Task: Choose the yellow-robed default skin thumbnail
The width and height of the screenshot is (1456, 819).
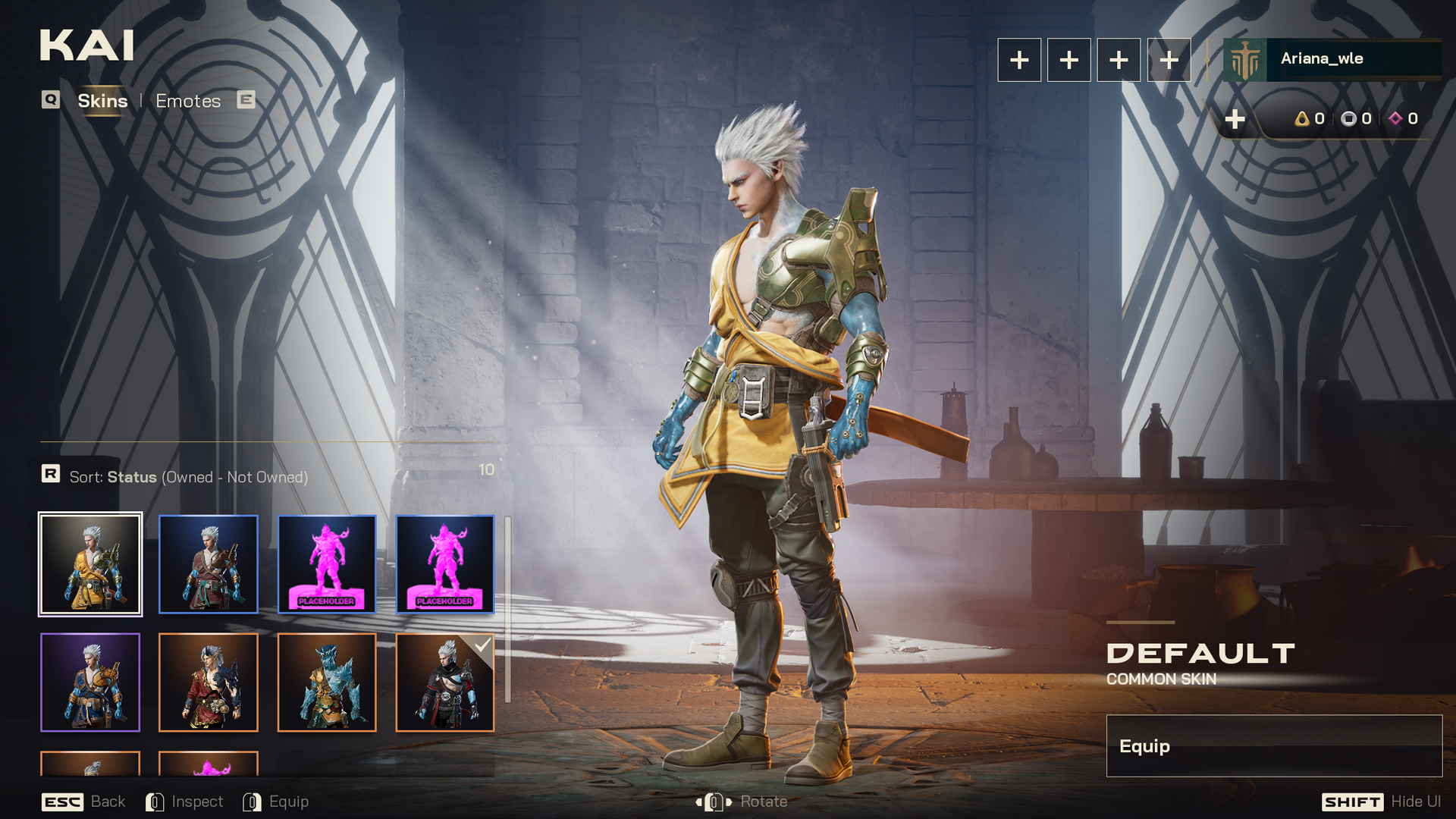Action: (x=90, y=564)
